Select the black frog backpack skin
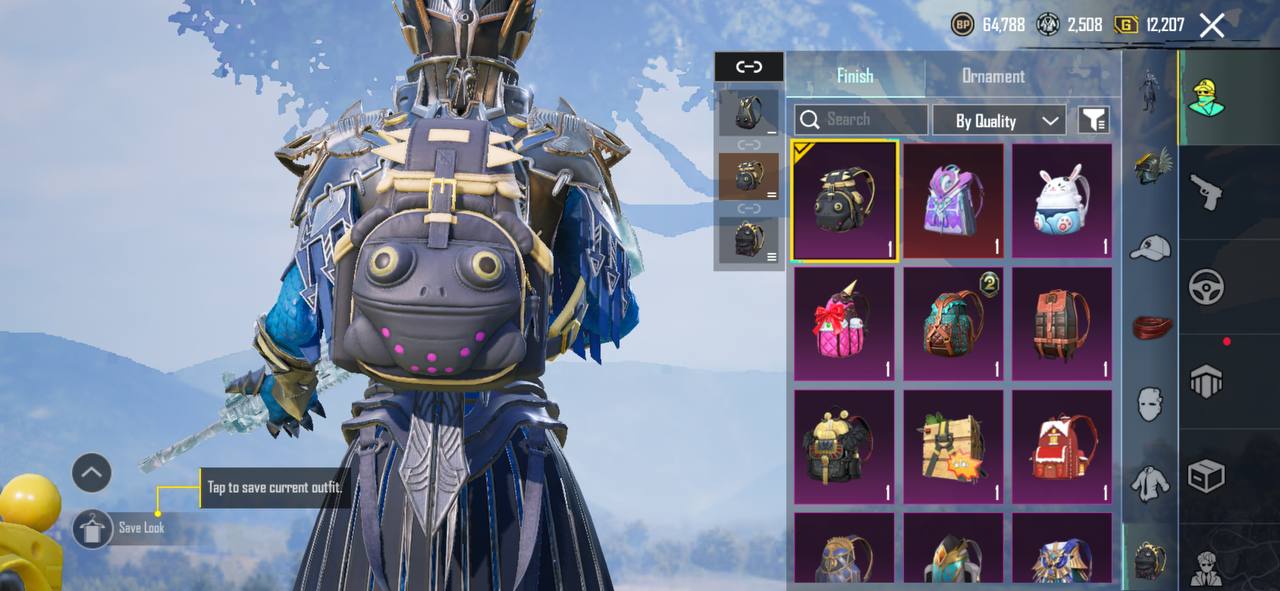The height and width of the screenshot is (591, 1280). 844,202
